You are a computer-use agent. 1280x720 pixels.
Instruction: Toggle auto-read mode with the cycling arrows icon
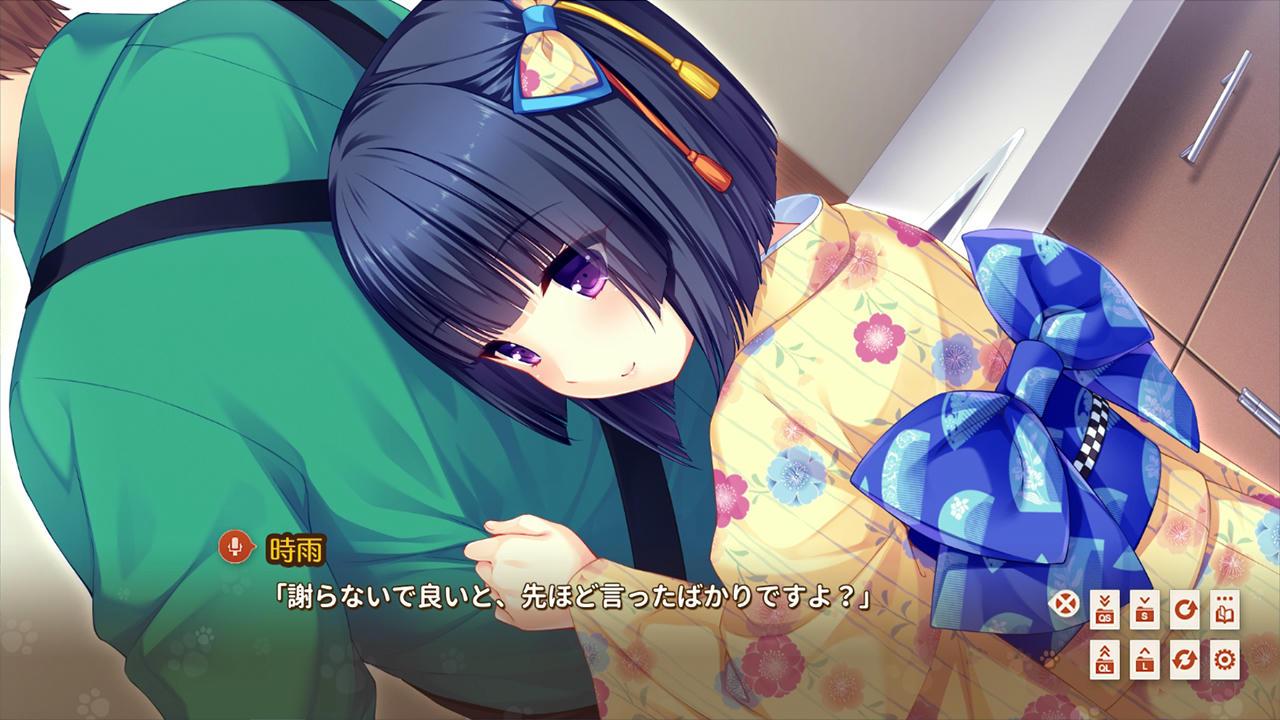coord(1184,660)
